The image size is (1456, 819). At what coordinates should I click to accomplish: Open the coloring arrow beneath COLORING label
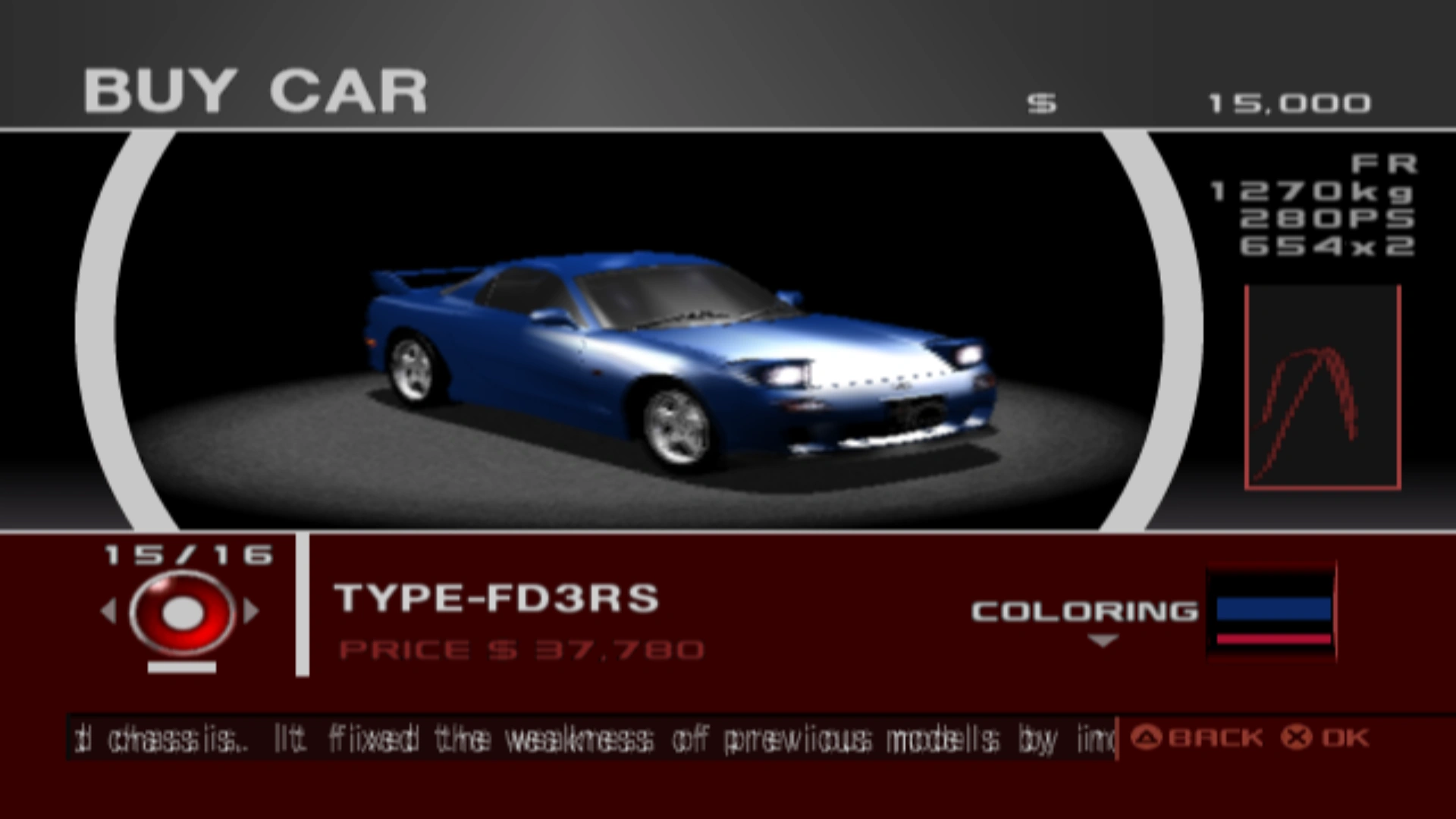pyautogui.click(x=1101, y=641)
